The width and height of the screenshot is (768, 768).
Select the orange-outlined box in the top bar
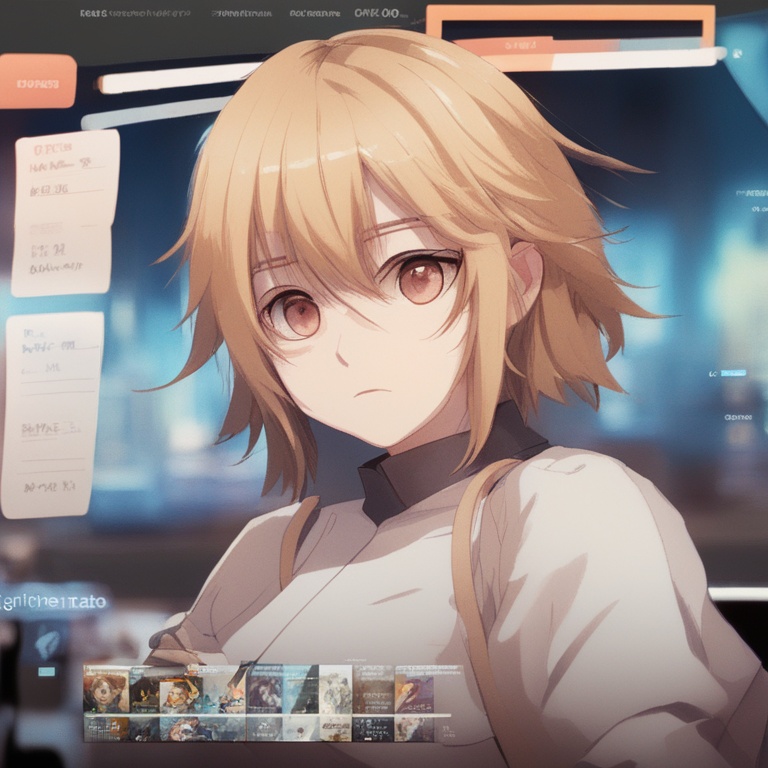570,24
